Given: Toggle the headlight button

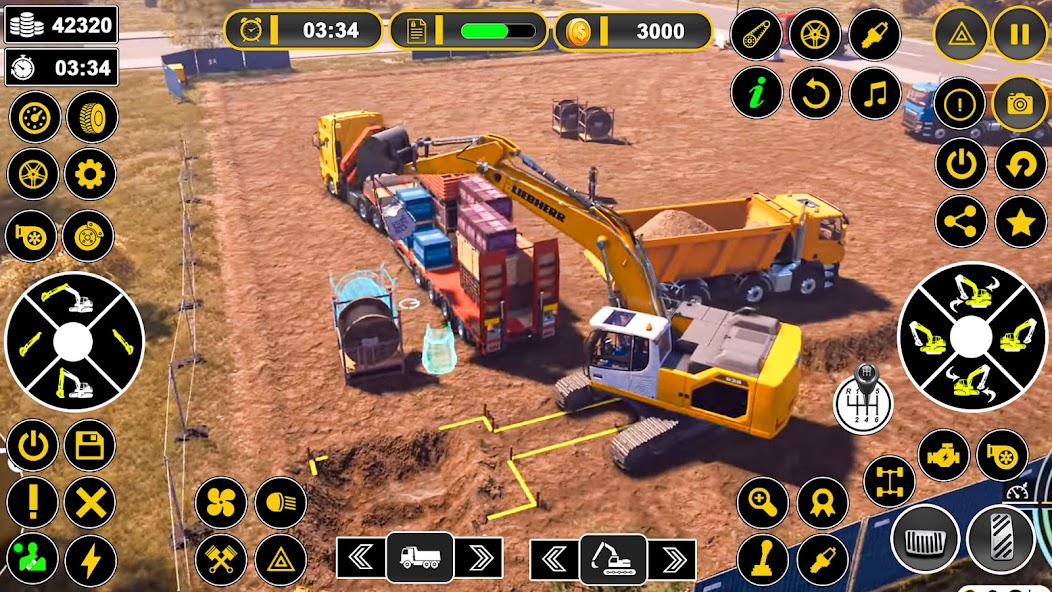Looking at the screenshot, I should 281,502.
